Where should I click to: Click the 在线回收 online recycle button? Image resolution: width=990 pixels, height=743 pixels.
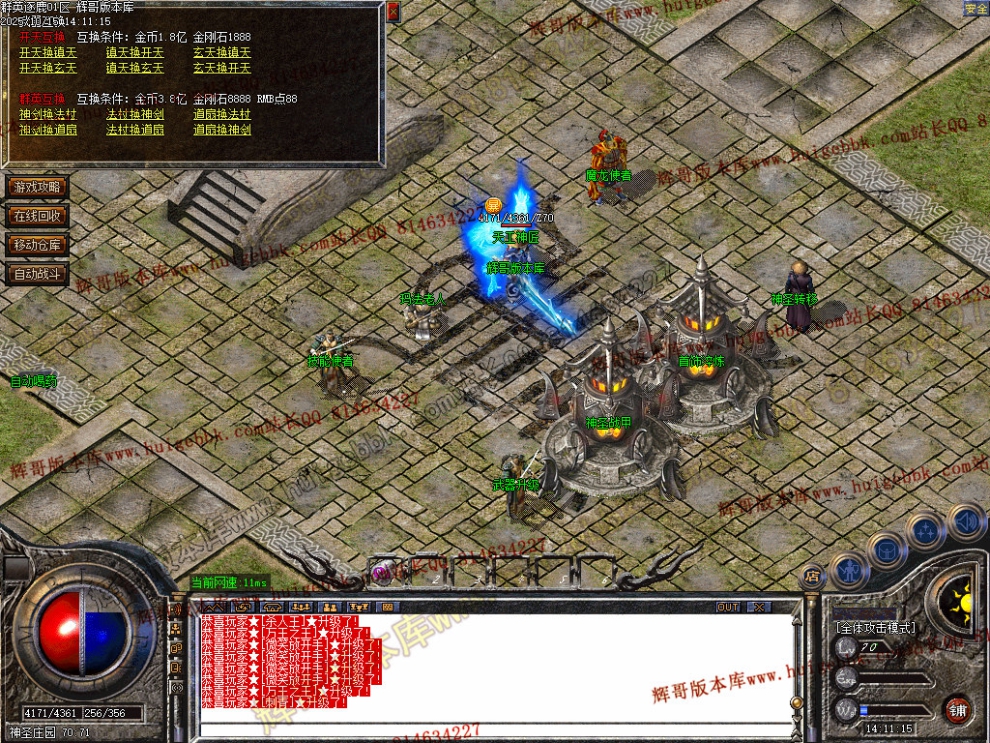[x=37, y=216]
